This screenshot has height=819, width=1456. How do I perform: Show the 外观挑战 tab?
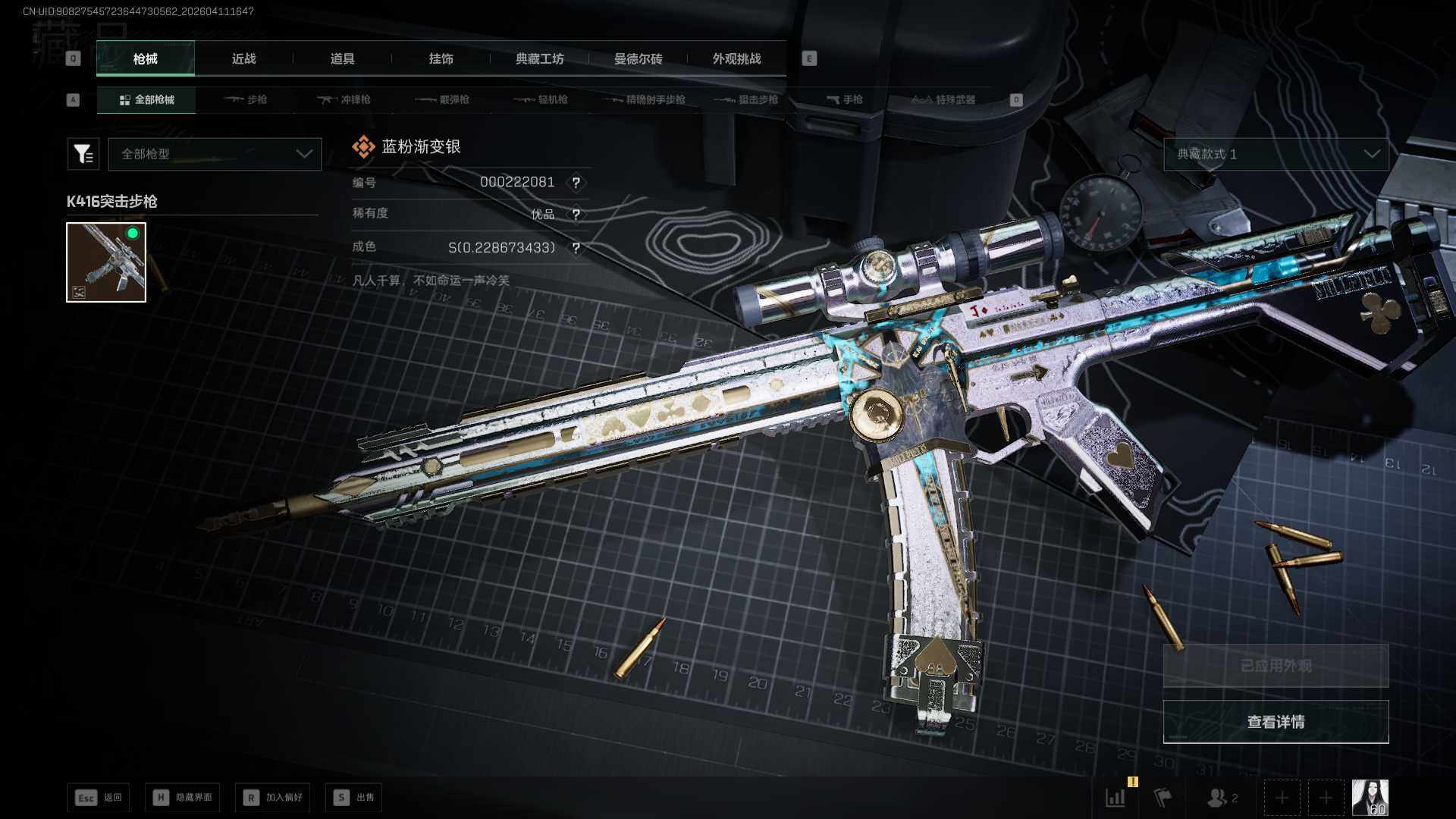[736, 58]
